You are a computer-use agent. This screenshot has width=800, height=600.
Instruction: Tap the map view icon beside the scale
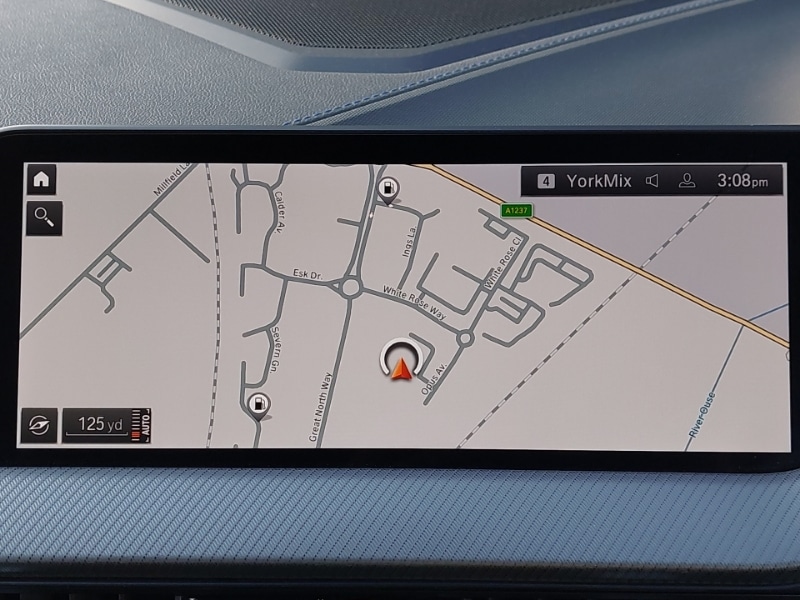(x=39, y=426)
